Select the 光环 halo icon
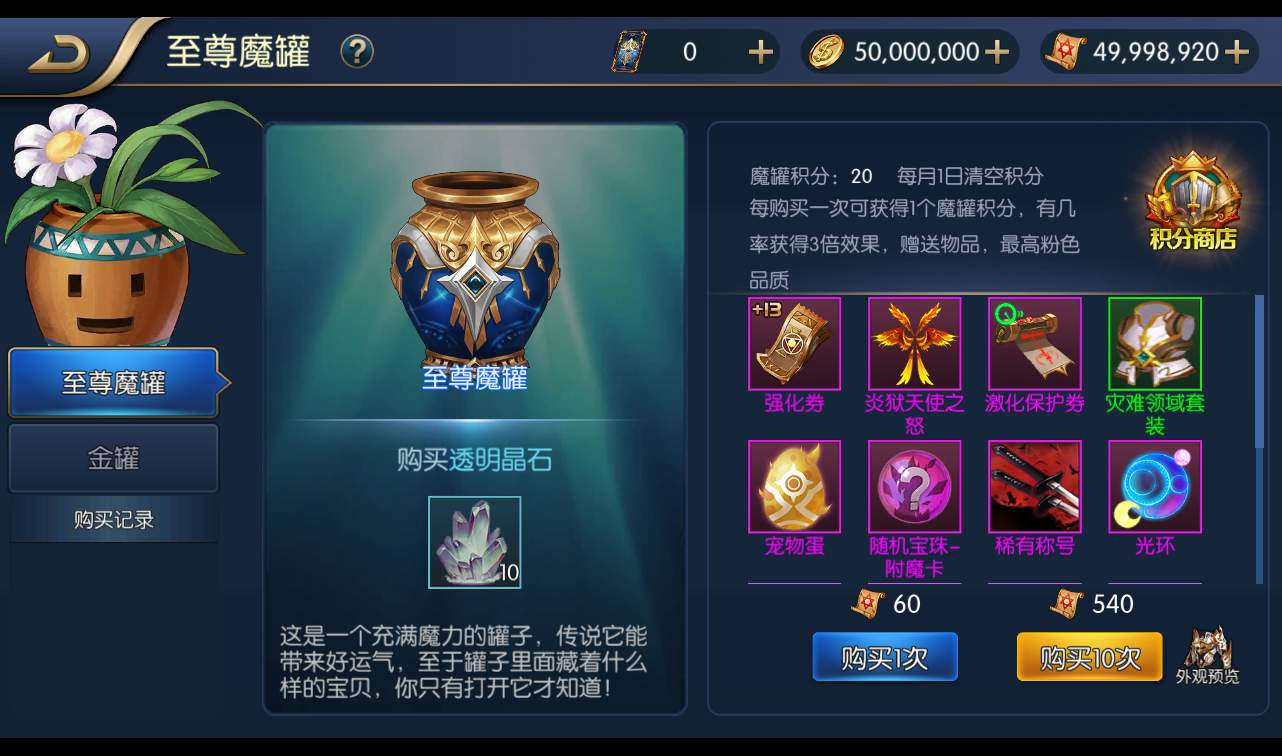 [x=1154, y=487]
